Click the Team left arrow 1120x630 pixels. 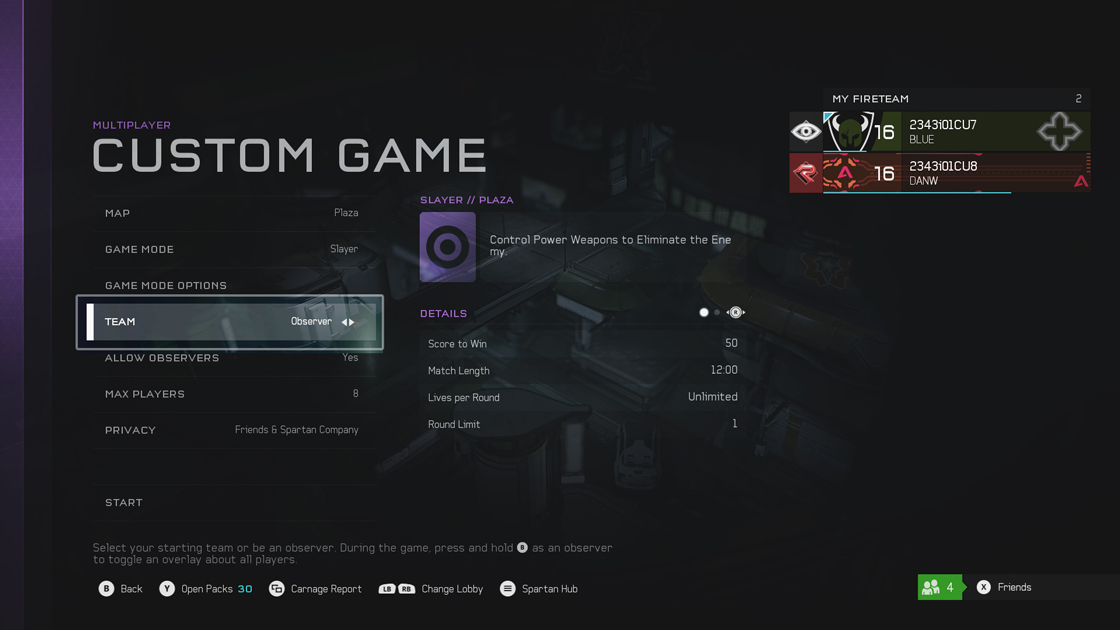344,322
